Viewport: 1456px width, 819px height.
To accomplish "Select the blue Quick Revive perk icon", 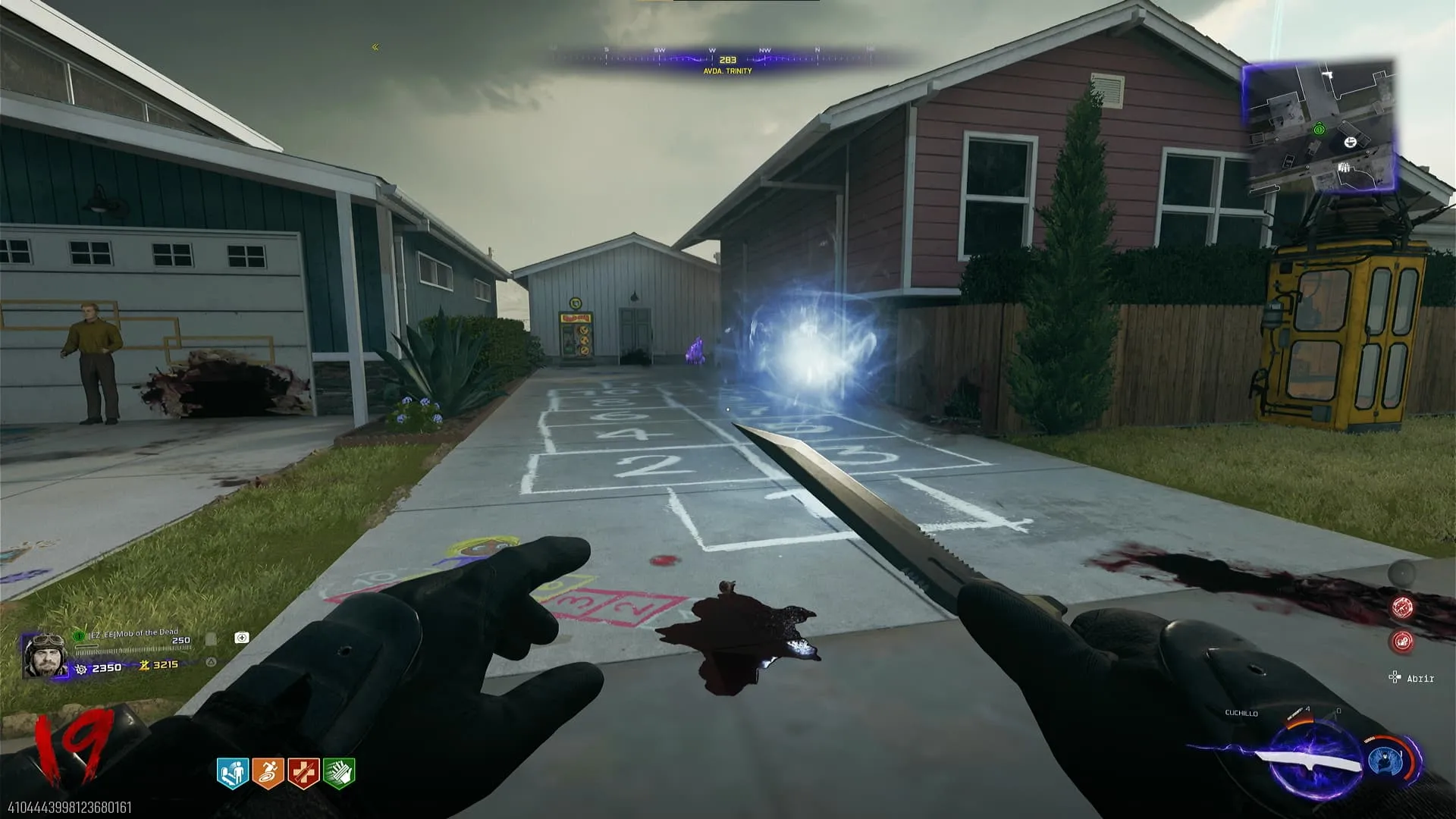I will point(233,773).
